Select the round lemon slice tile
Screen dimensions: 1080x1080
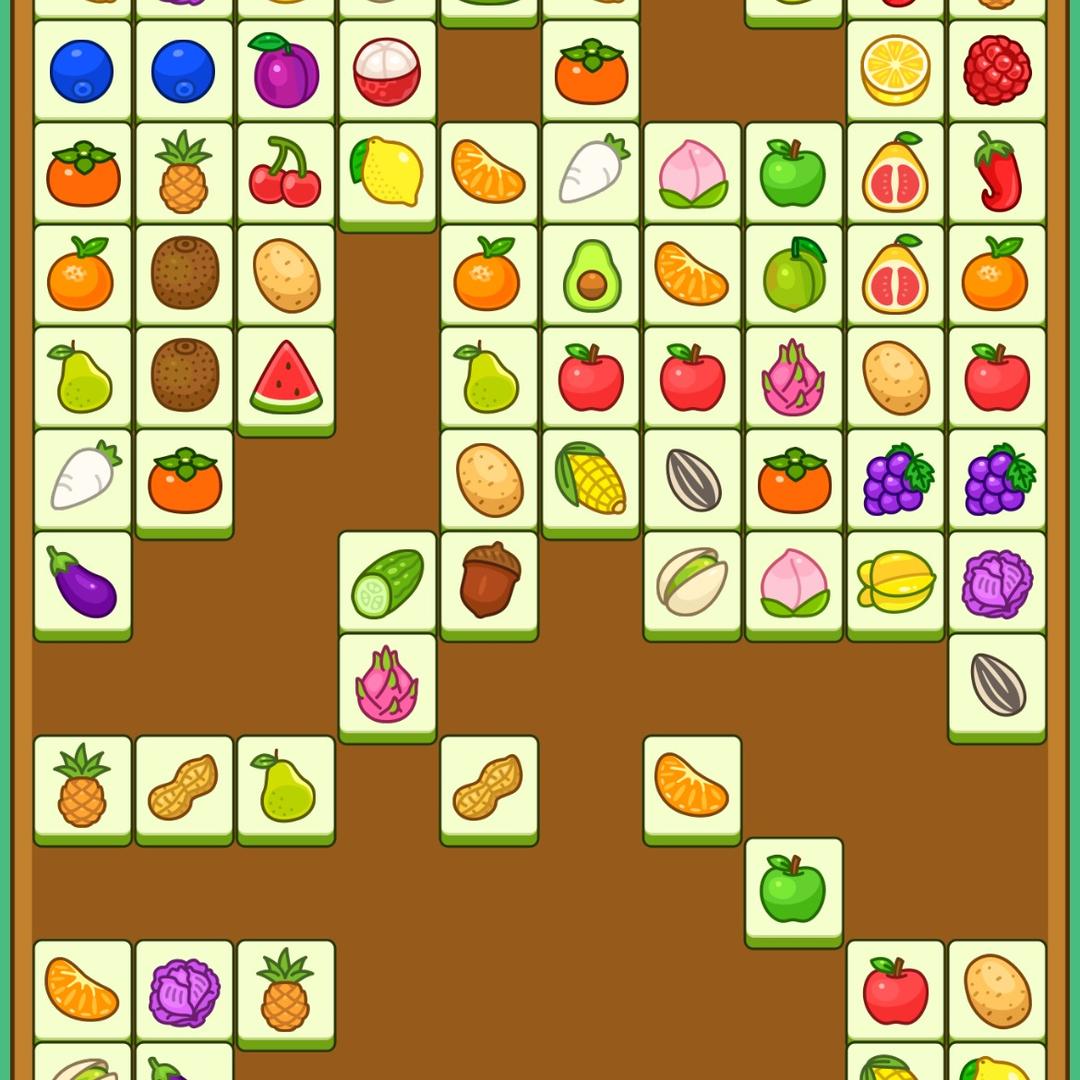[x=895, y=71]
